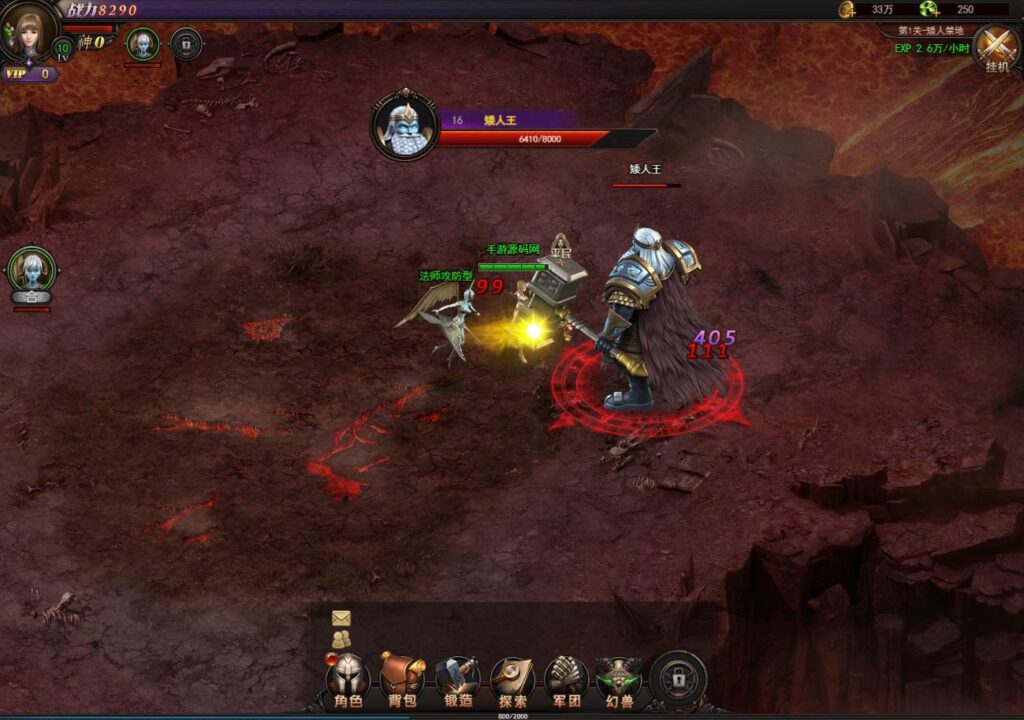Open the 探索 exploration menu

[512, 679]
